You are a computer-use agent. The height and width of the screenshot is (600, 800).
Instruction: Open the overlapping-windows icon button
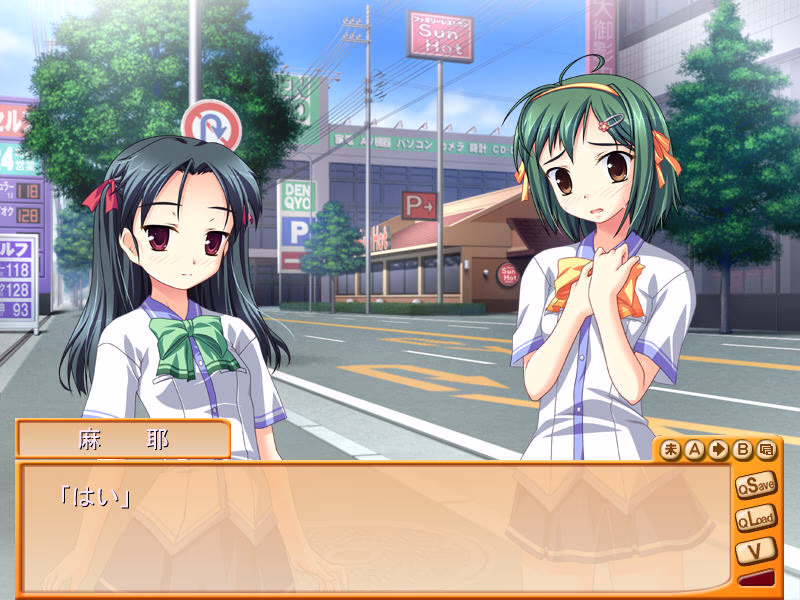point(765,450)
